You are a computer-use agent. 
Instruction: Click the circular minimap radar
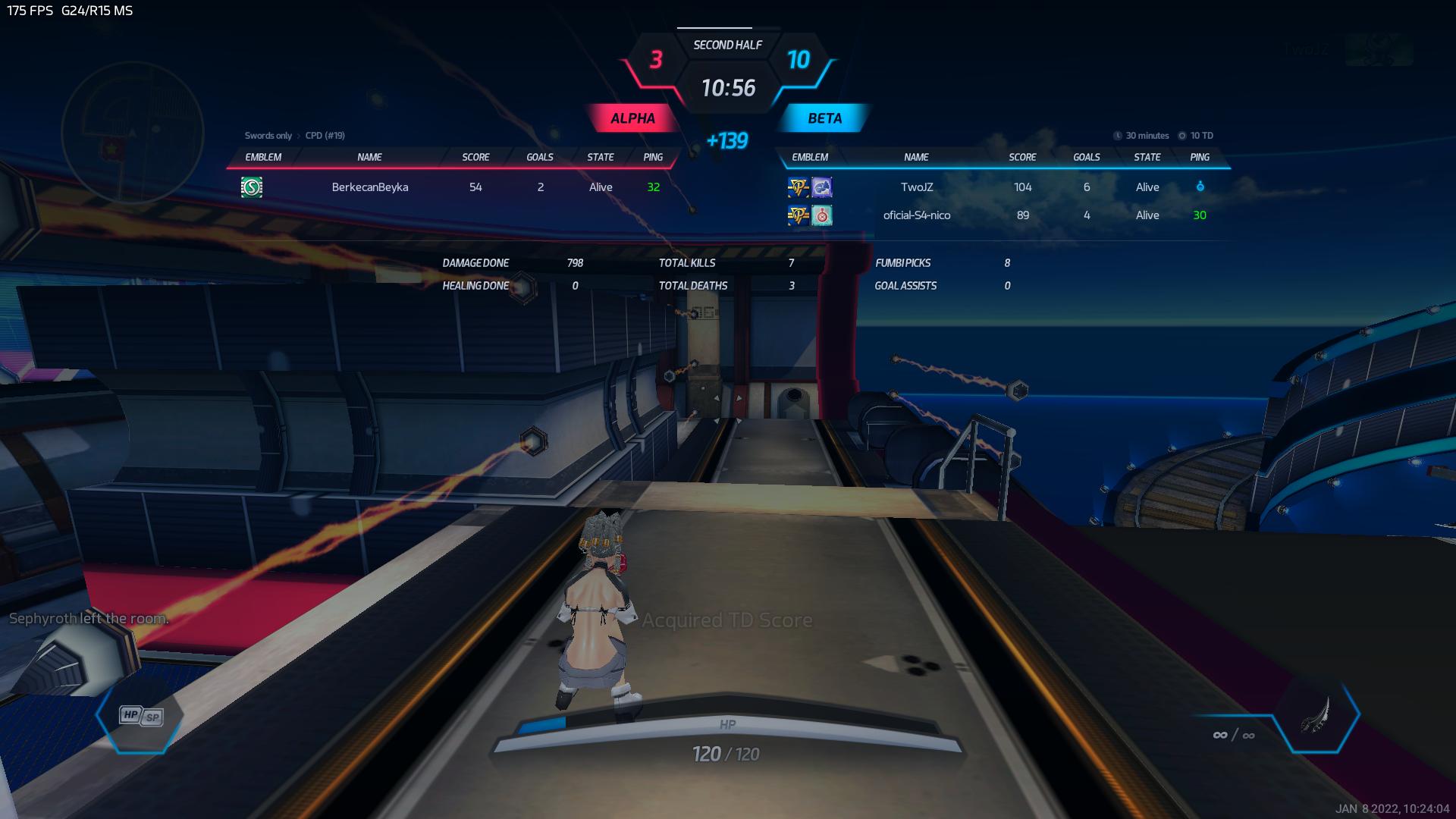(132, 133)
